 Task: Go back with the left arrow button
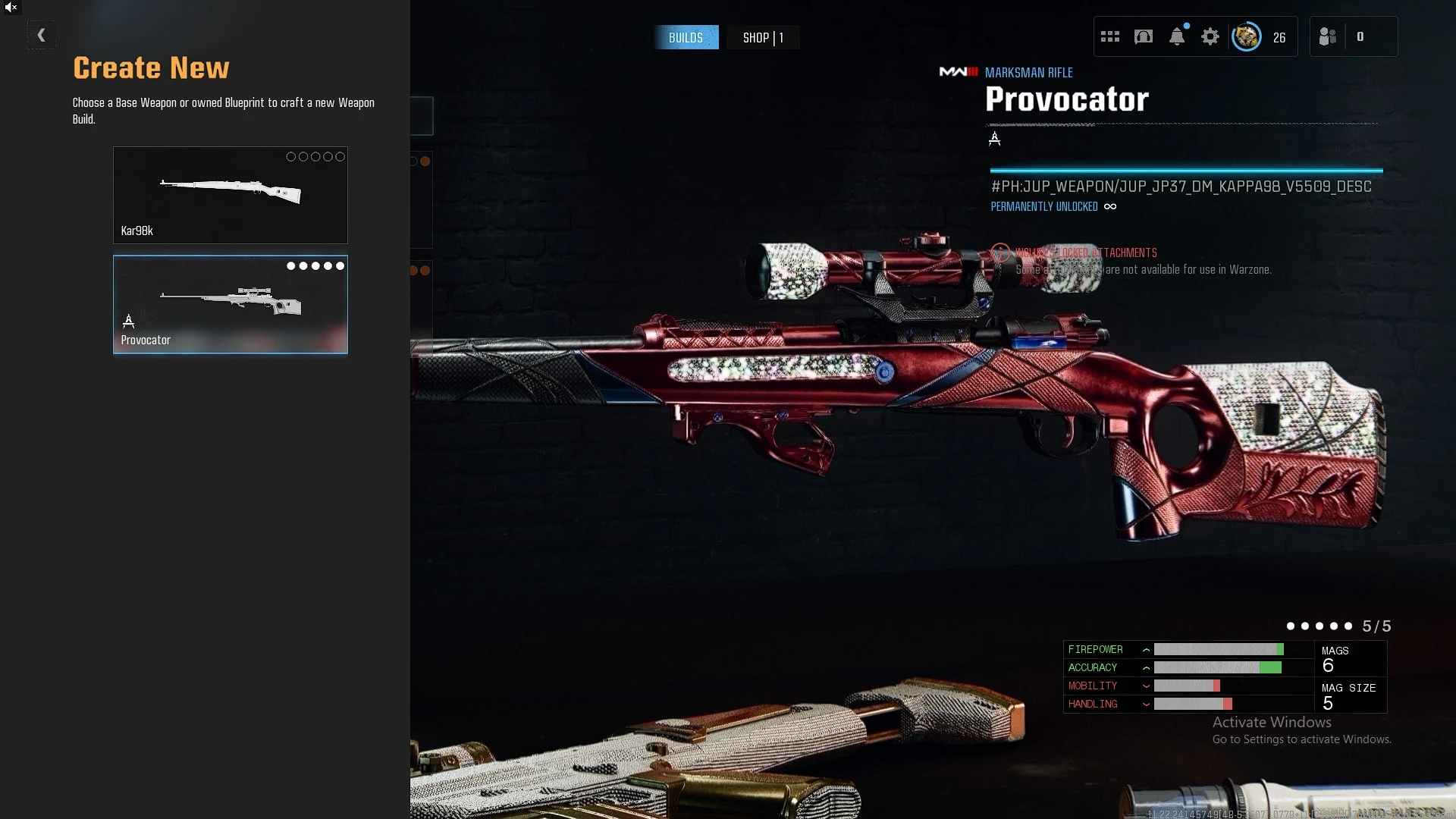coord(41,35)
